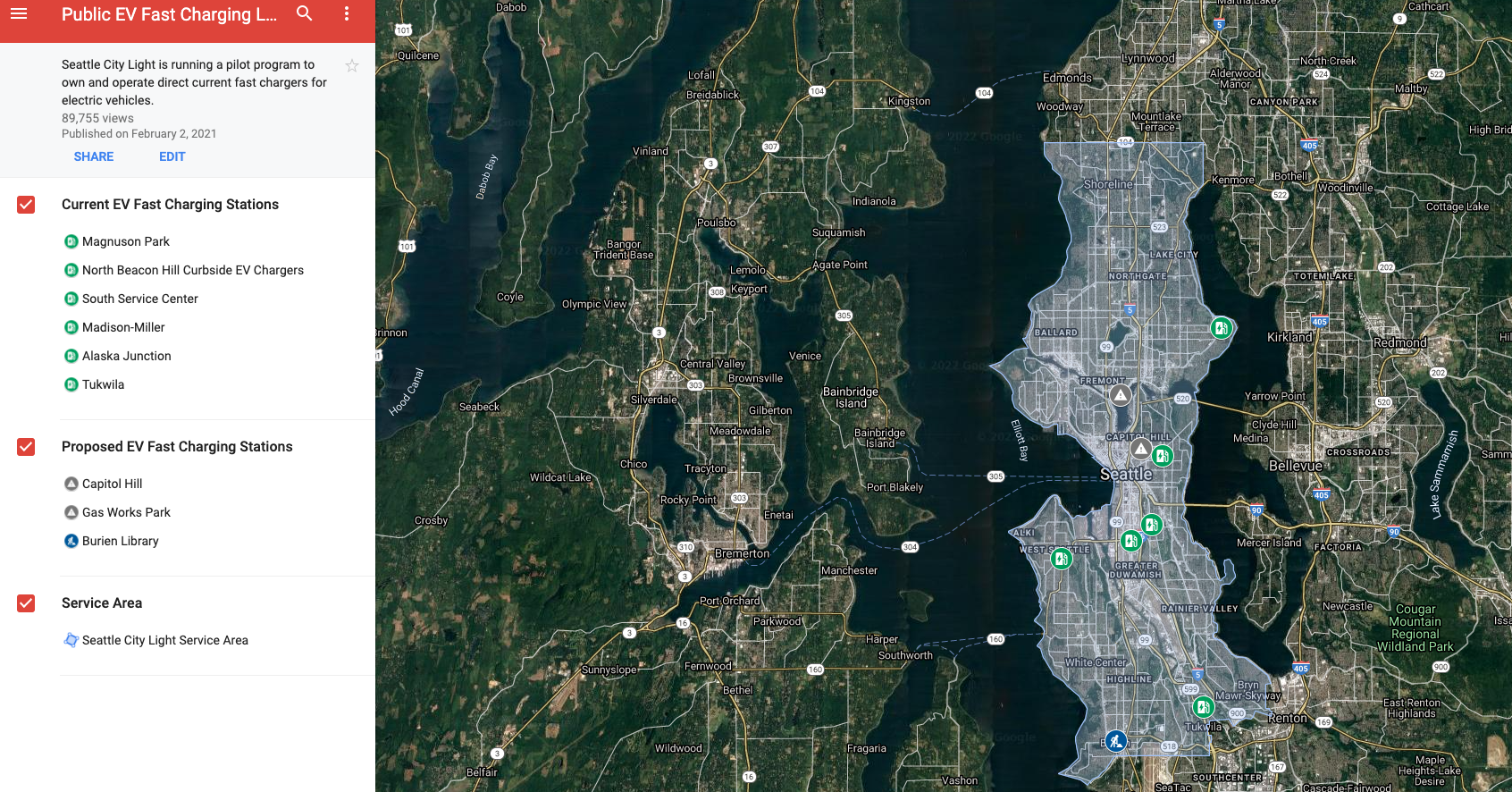Select Madison-Miller from the stations list

[123, 327]
